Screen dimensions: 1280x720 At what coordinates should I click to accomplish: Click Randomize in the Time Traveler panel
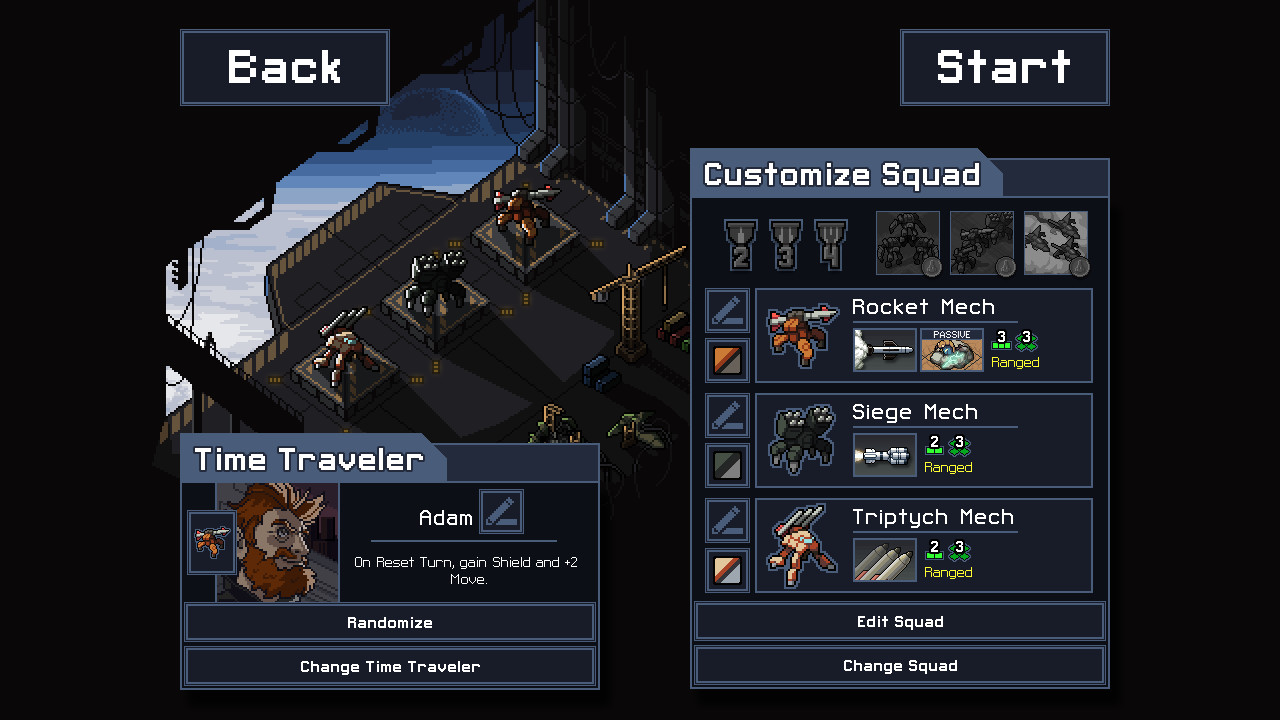pos(390,622)
